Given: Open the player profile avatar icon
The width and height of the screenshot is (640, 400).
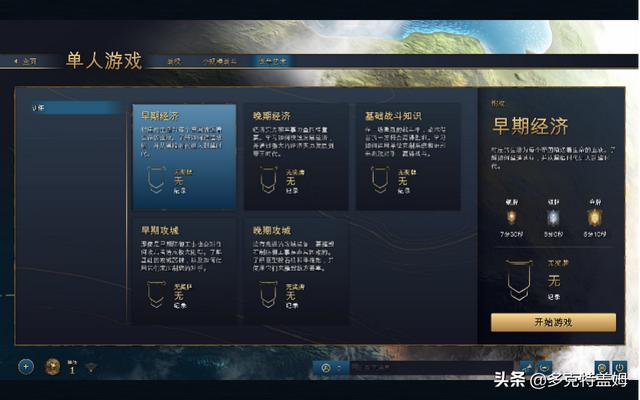Looking at the screenshot, I should pyautogui.click(x=53, y=367).
